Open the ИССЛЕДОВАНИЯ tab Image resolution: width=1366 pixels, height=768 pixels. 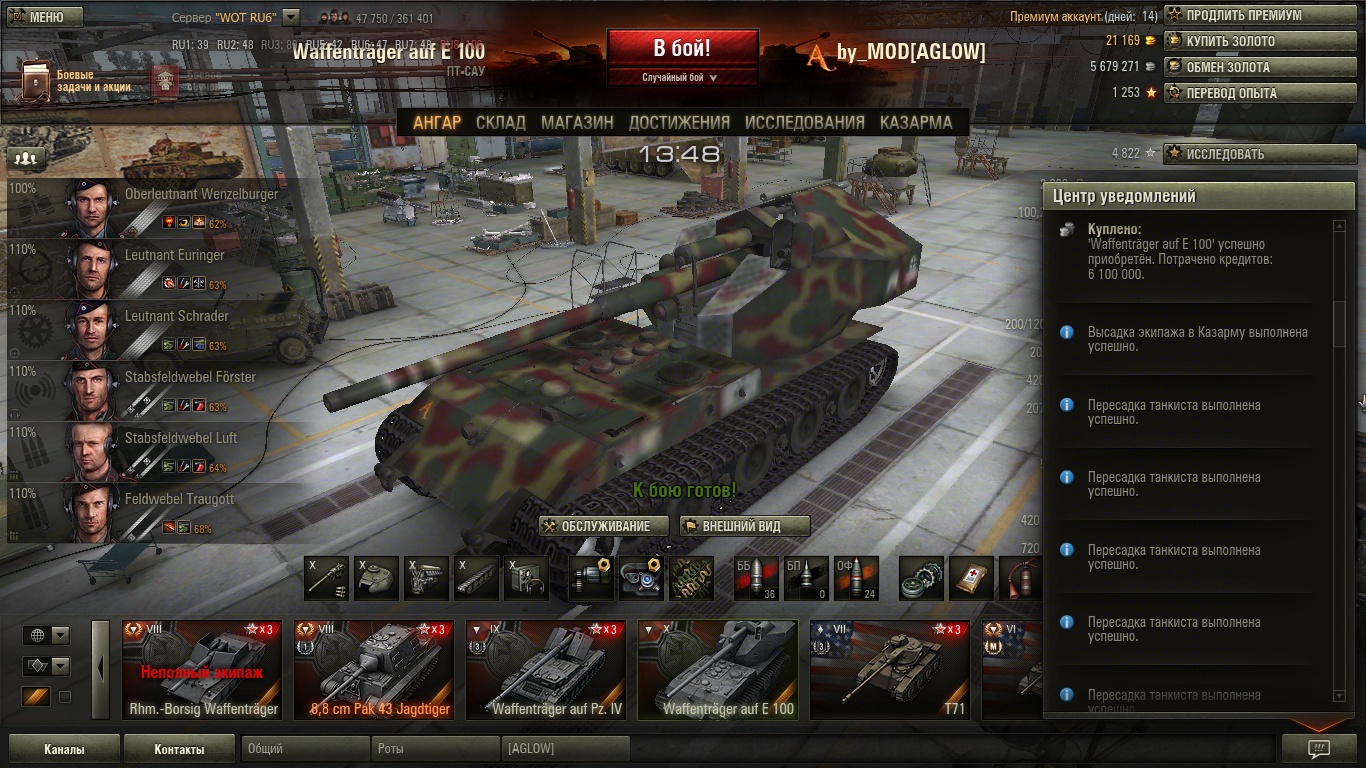pos(804,122)
